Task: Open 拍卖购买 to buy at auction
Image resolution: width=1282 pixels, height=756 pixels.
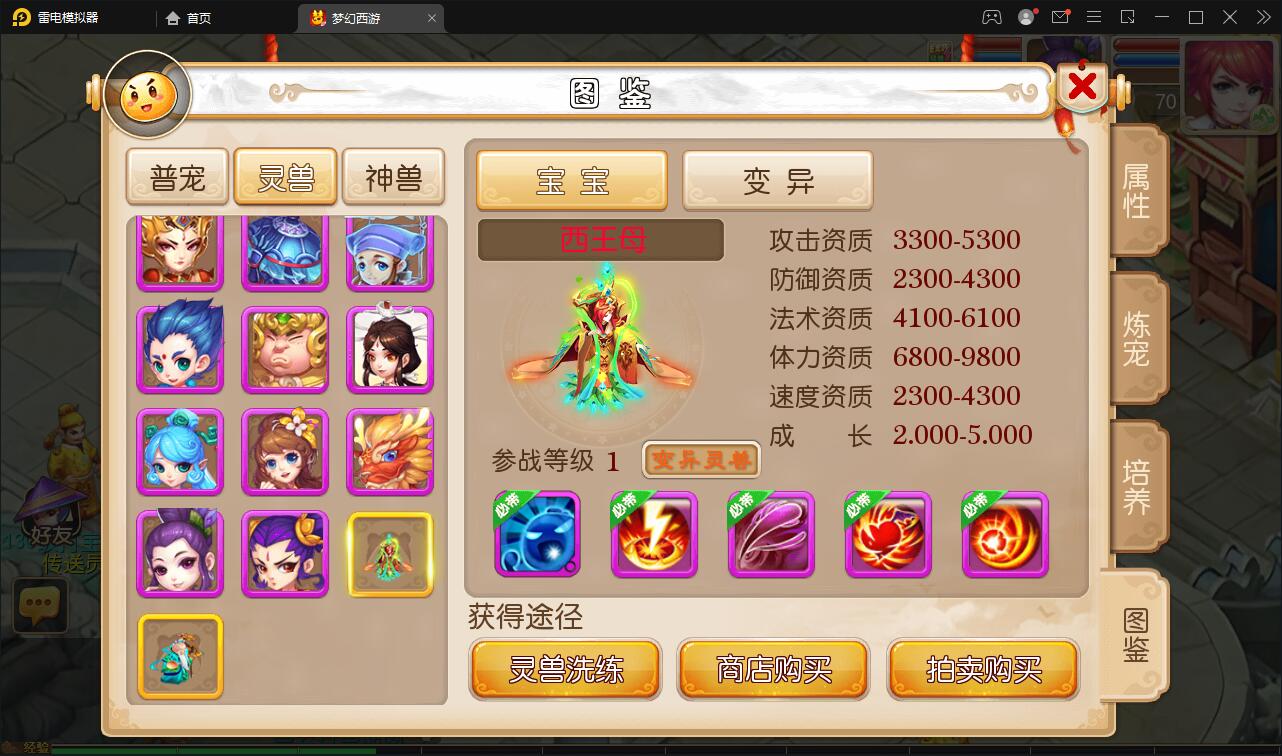Action: click(982, 668)
